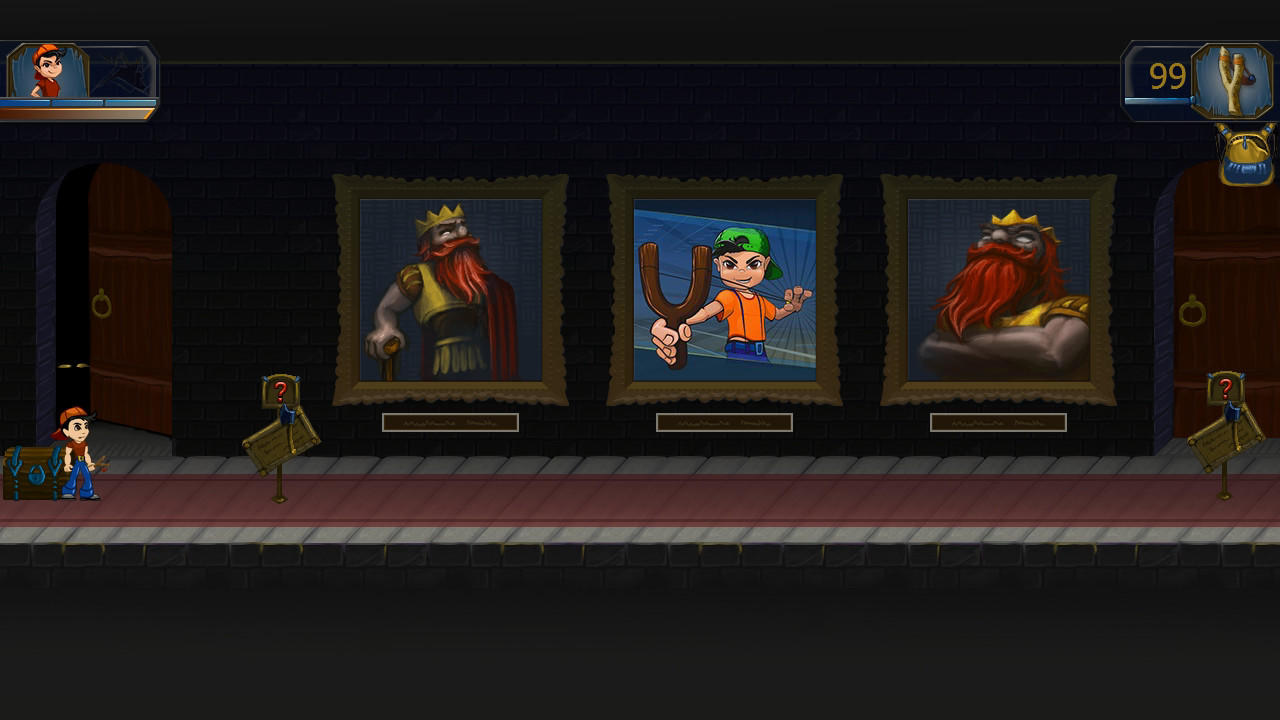Click the question mark signpost near the first painting
The image size is (1280, 720).
pyautogui.click(x=281, y=389)
